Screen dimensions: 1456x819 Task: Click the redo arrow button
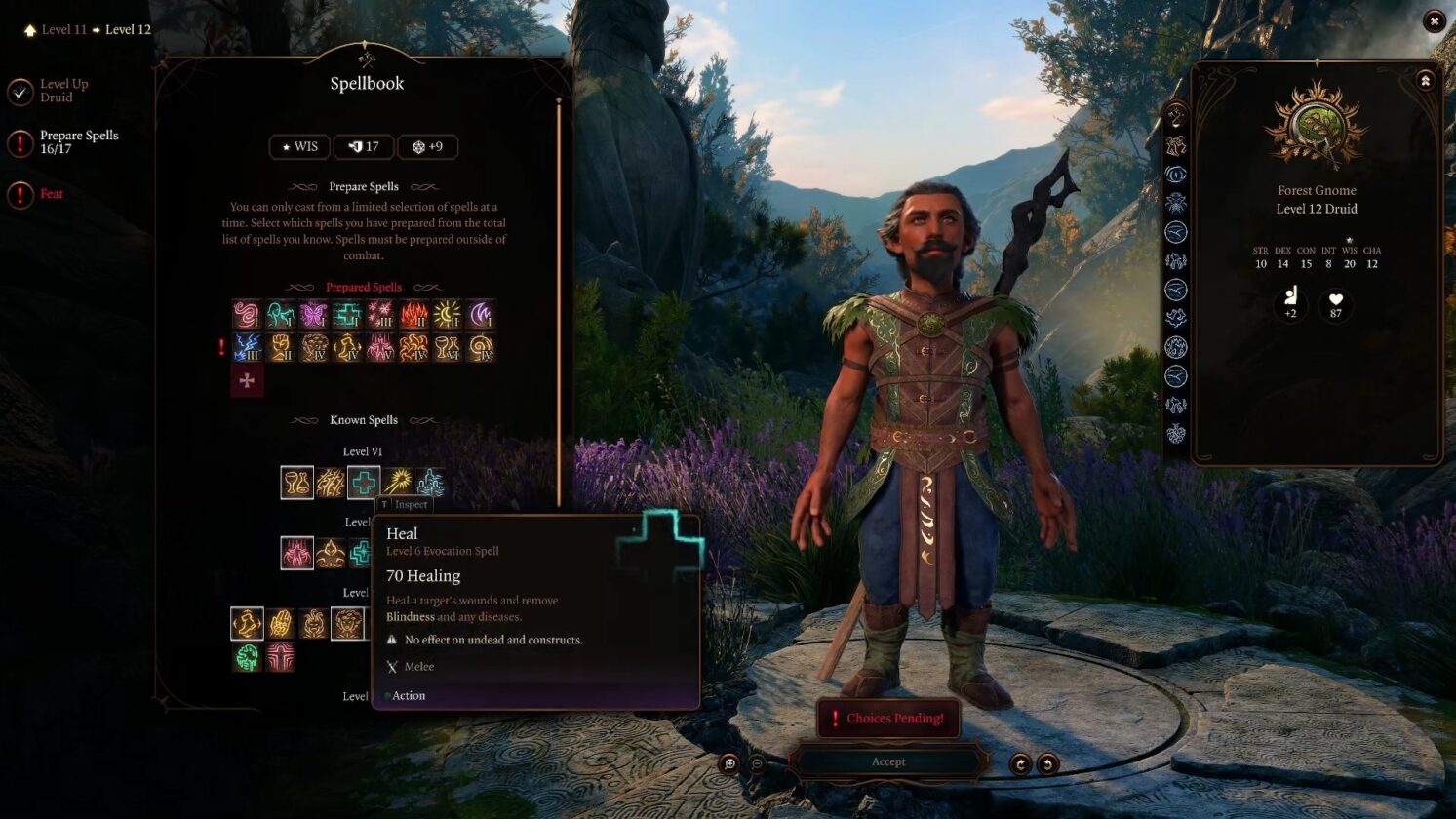click(x=1020, y=764)
